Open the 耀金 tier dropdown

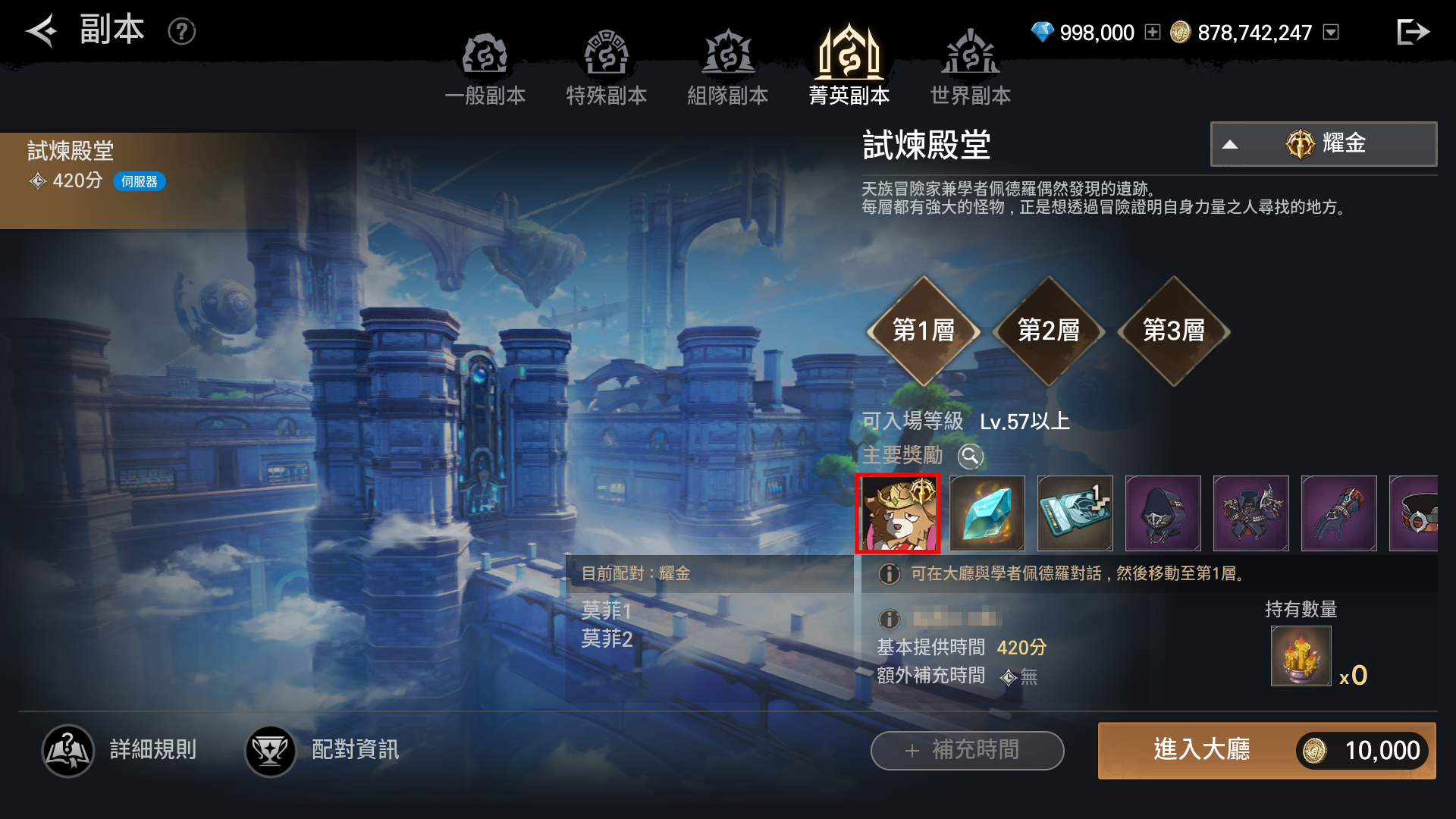[1323, 144]
